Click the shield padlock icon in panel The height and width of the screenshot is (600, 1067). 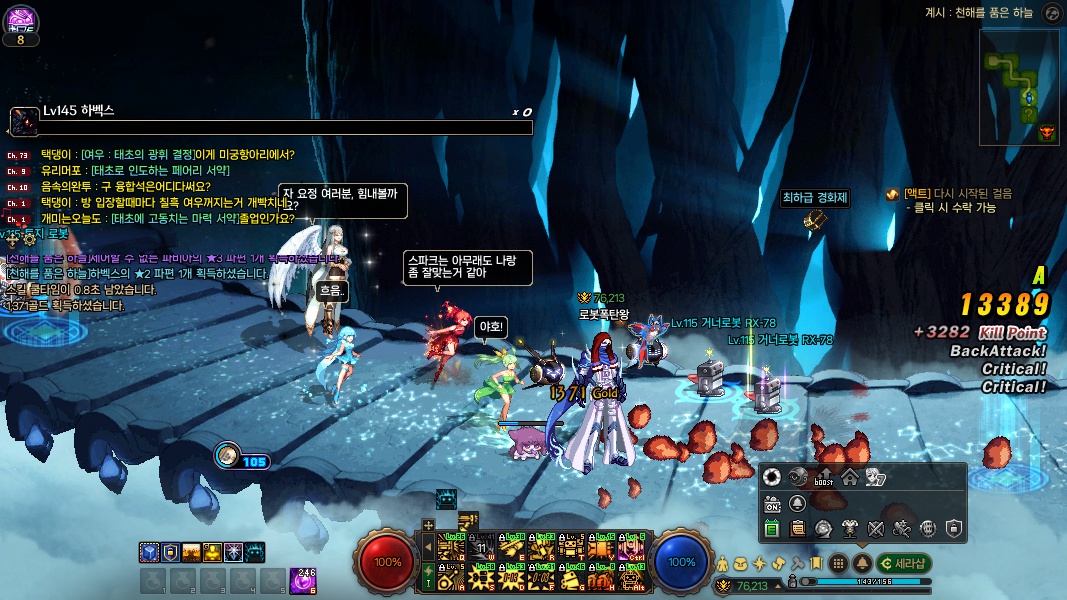tap(954, 528)
